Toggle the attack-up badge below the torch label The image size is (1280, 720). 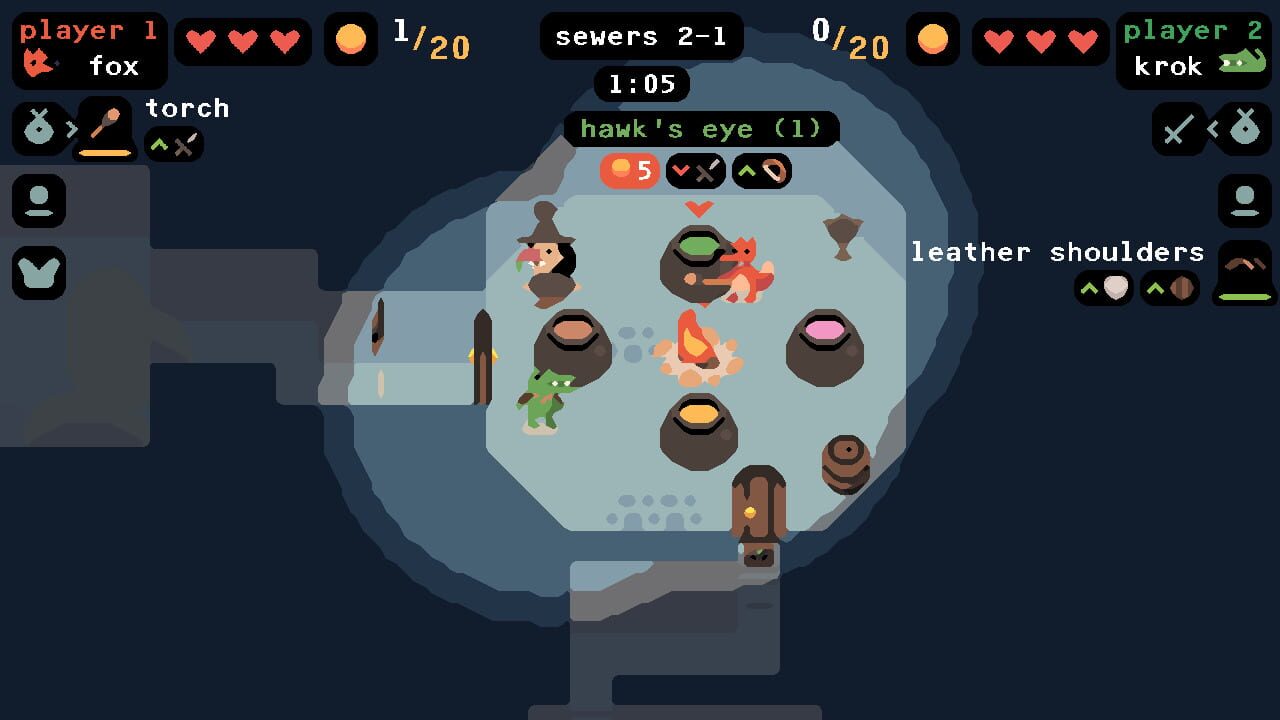point(174,144)
